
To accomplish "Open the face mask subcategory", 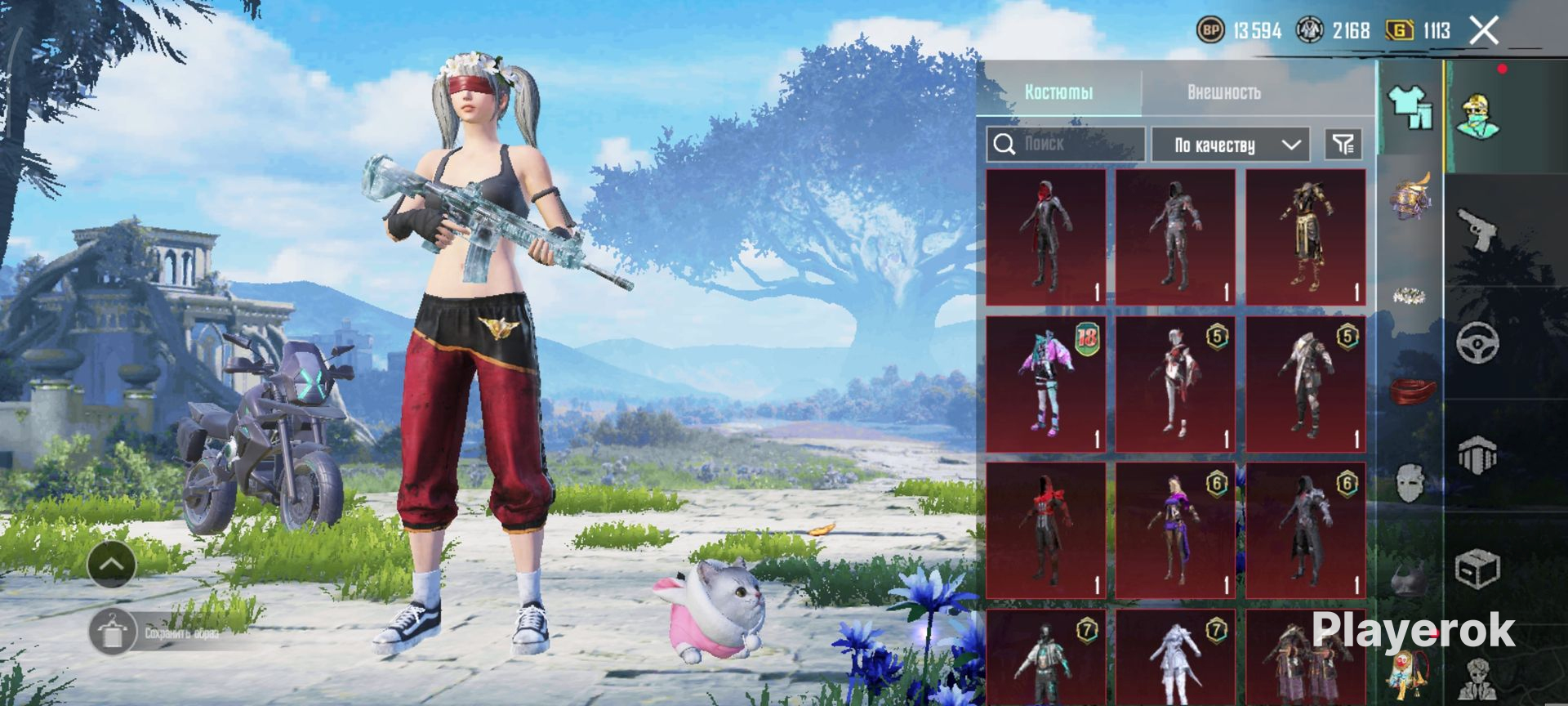I will (x=1410, y=484).
